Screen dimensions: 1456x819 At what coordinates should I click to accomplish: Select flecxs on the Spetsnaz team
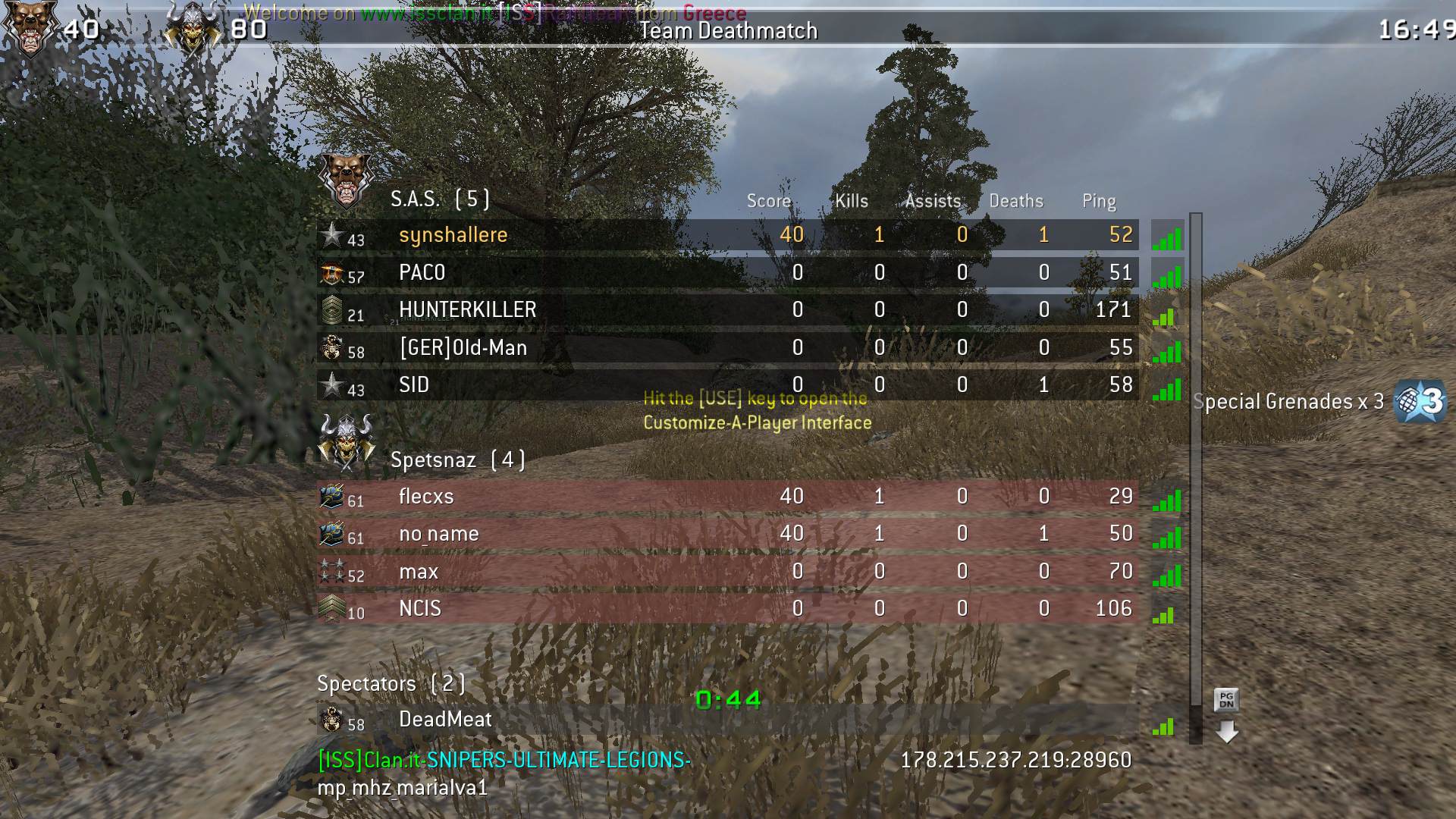[x=726, y=497]
